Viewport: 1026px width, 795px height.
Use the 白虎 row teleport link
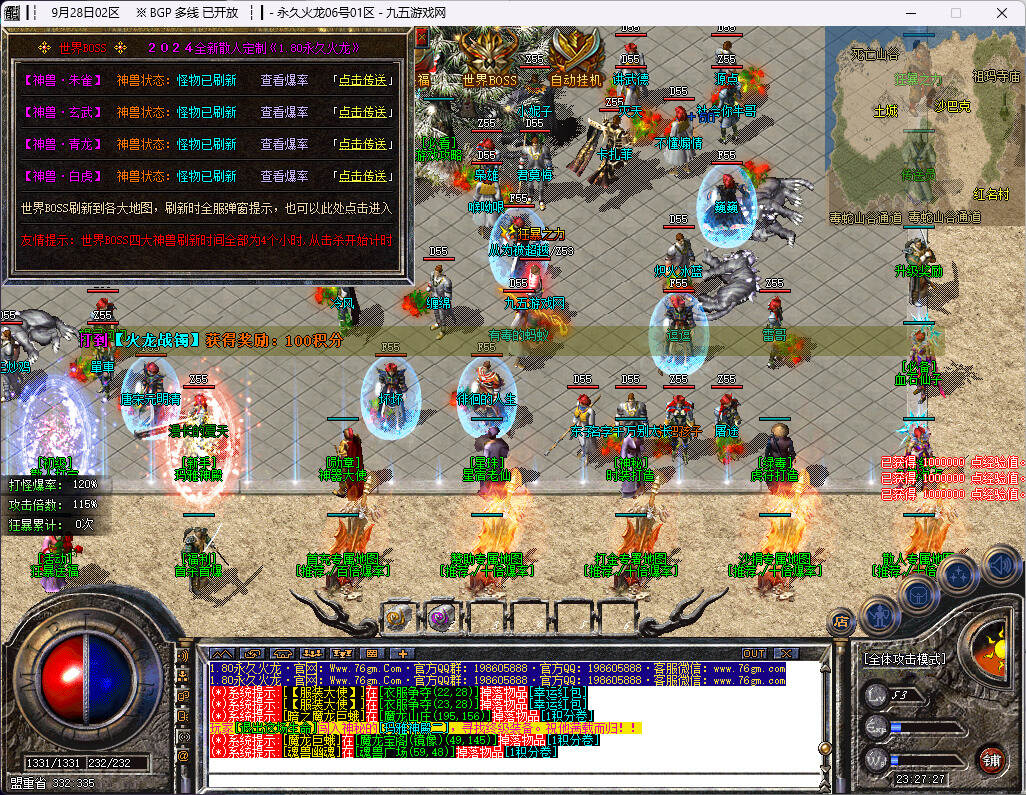[x=362, y=176]
